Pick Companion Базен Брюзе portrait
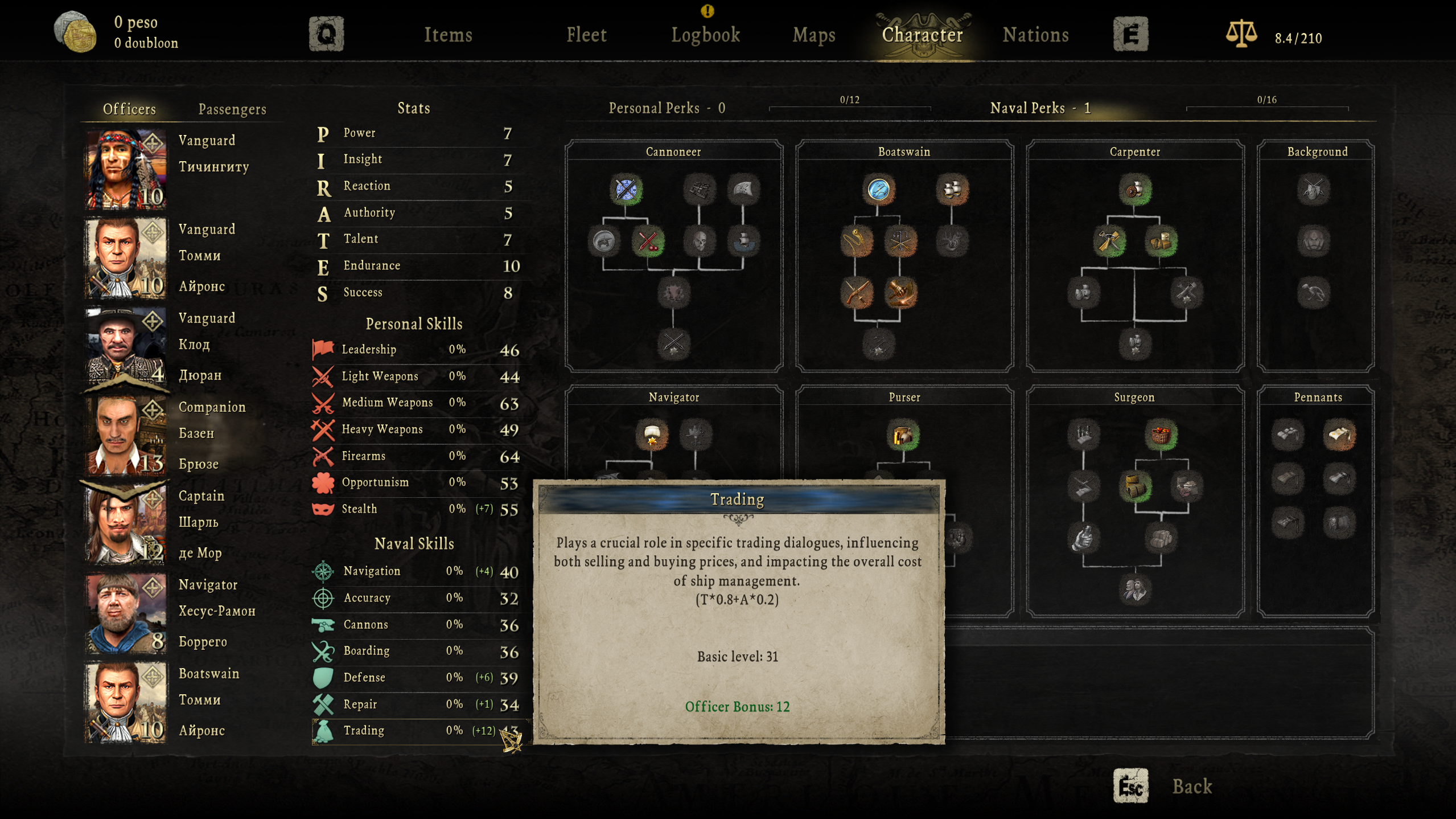 tap(126, 436)
